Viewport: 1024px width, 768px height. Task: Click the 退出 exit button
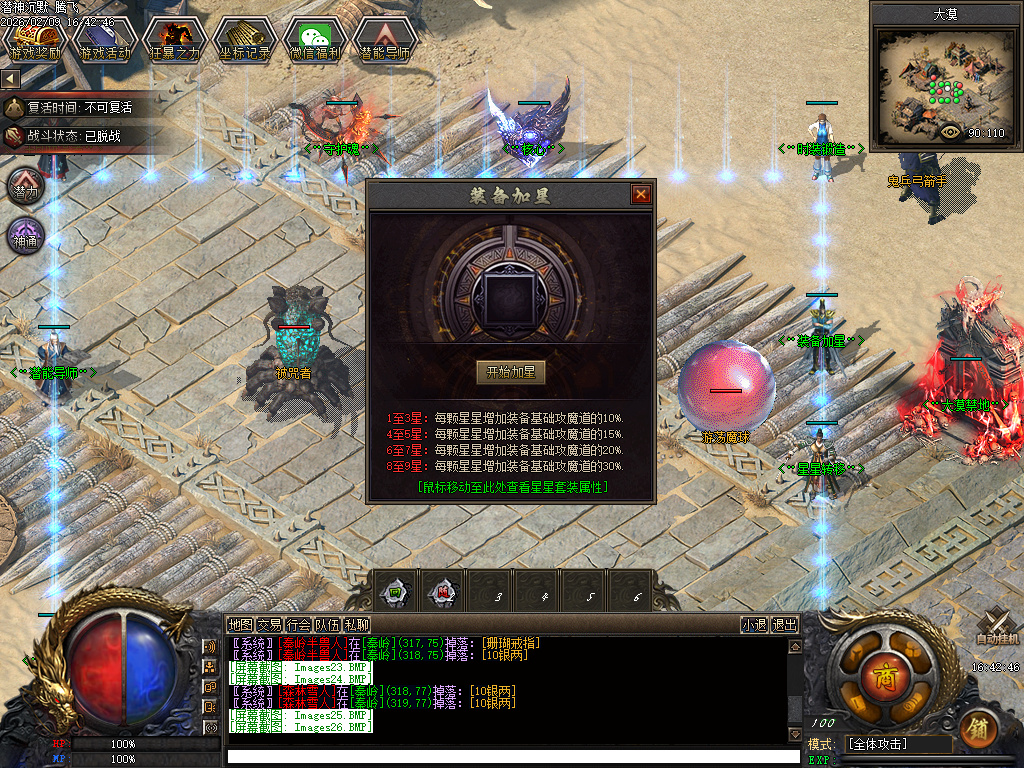pos(785,625)
